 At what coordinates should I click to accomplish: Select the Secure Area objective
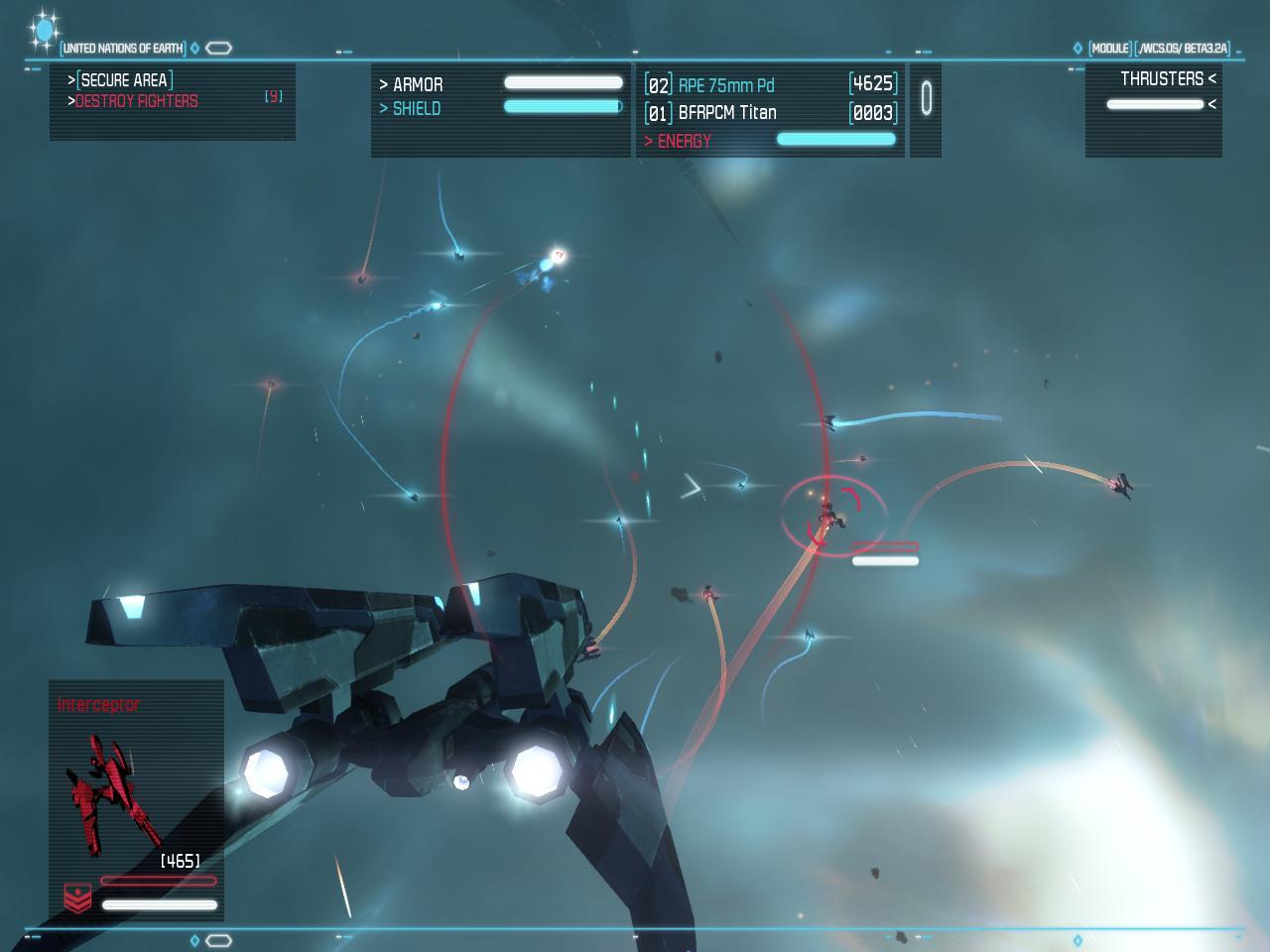pos(126,80)
